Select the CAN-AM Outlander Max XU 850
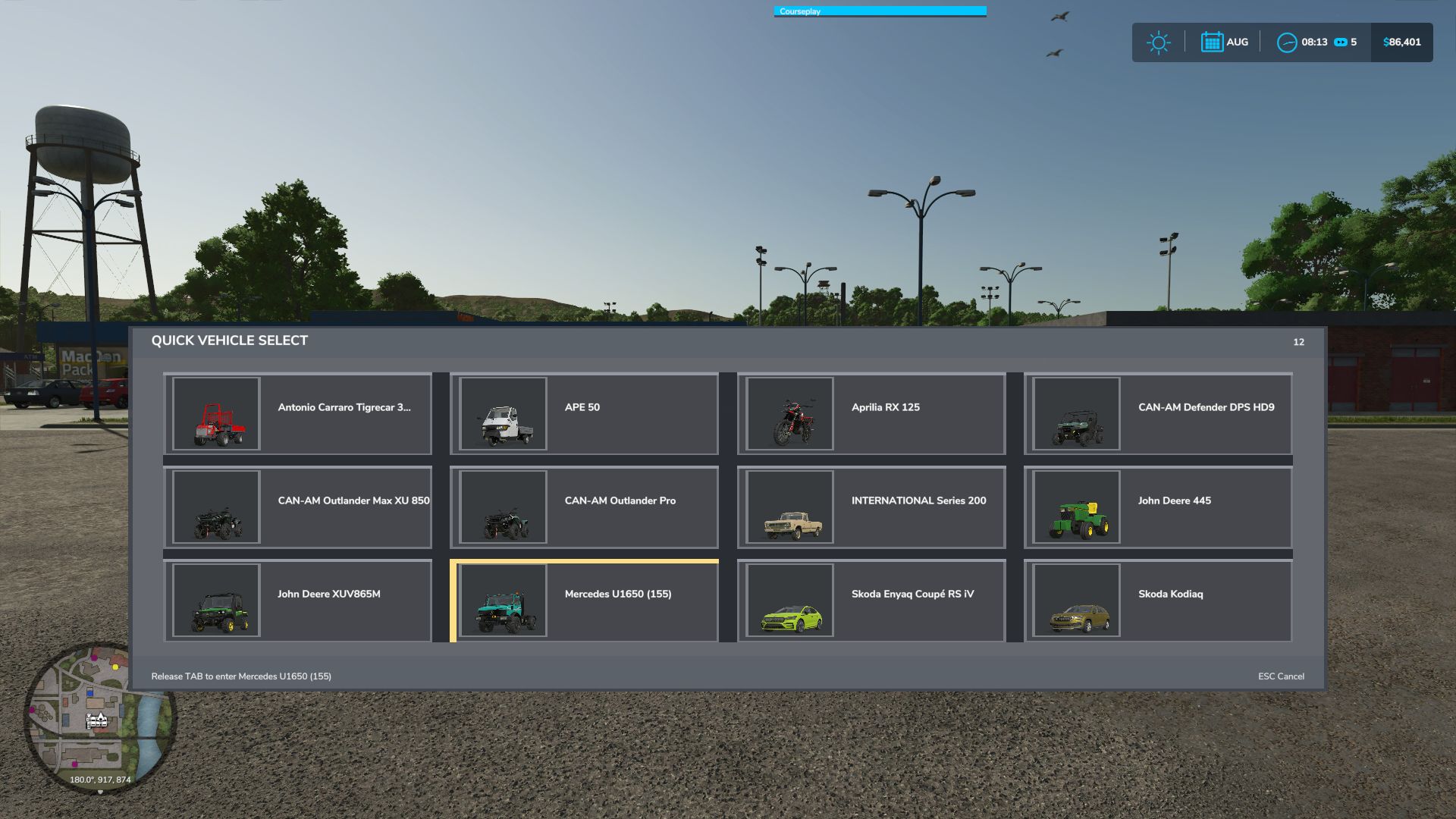The height and width of the screenshot is (819, 1456). (297, 507)
